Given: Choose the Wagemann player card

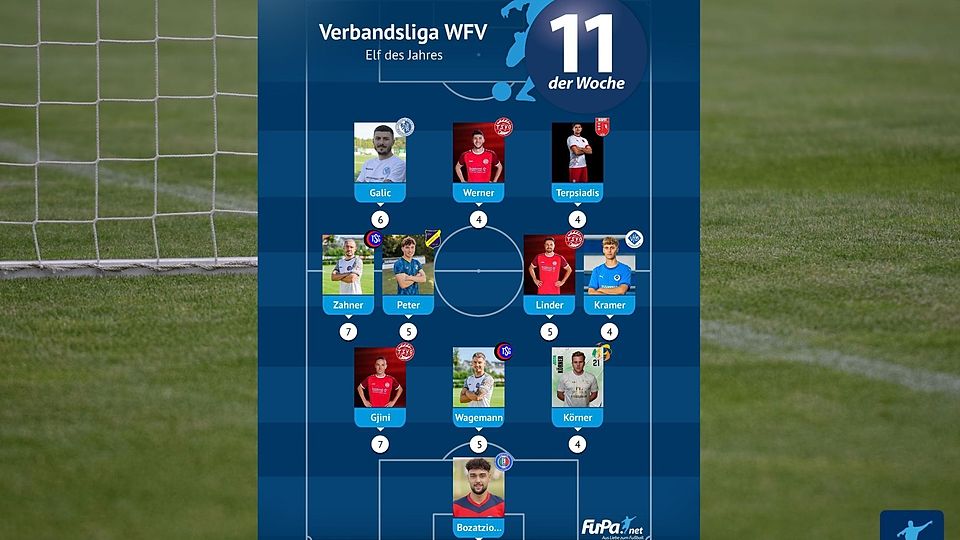Looking at the screenshot, I should (478, 385).
